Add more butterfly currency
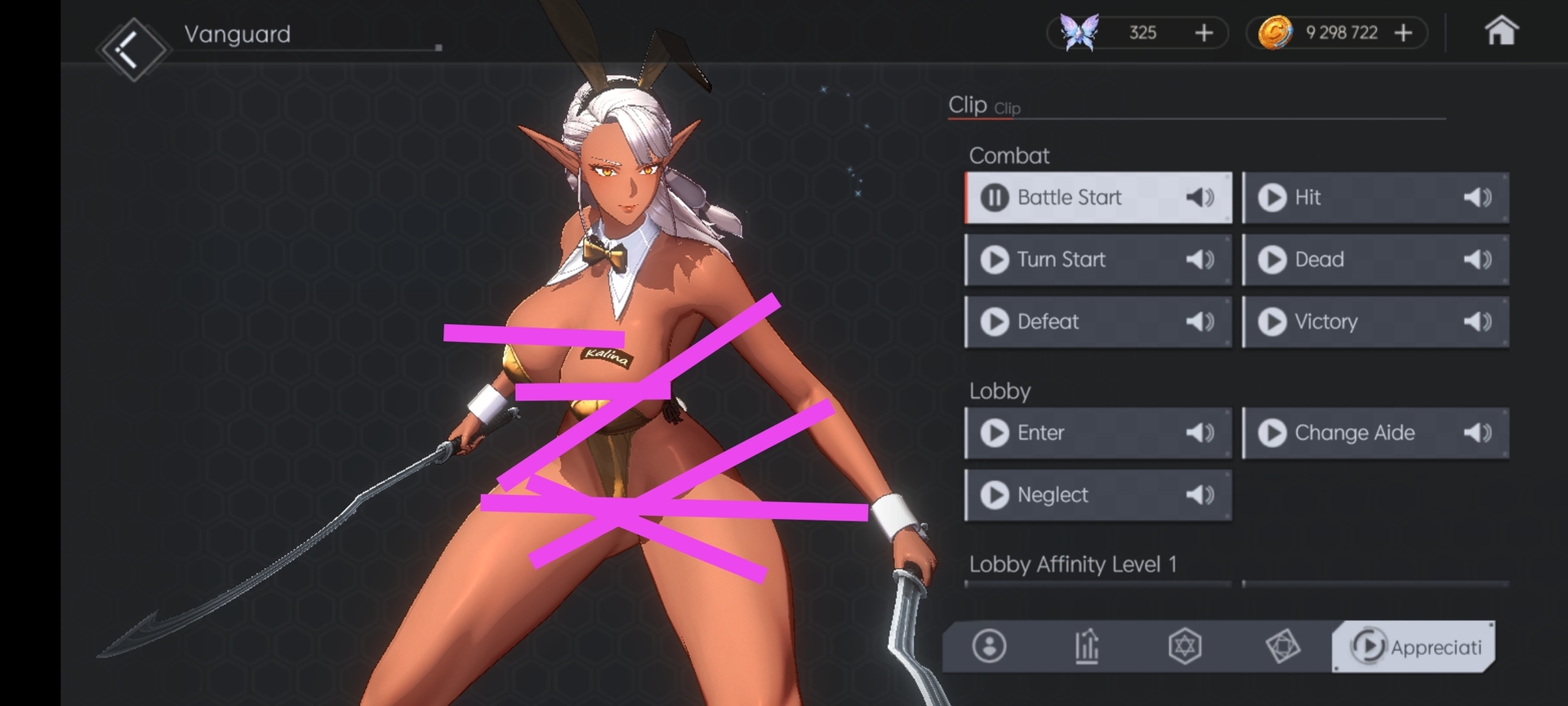 click(x=1203, y=33)
